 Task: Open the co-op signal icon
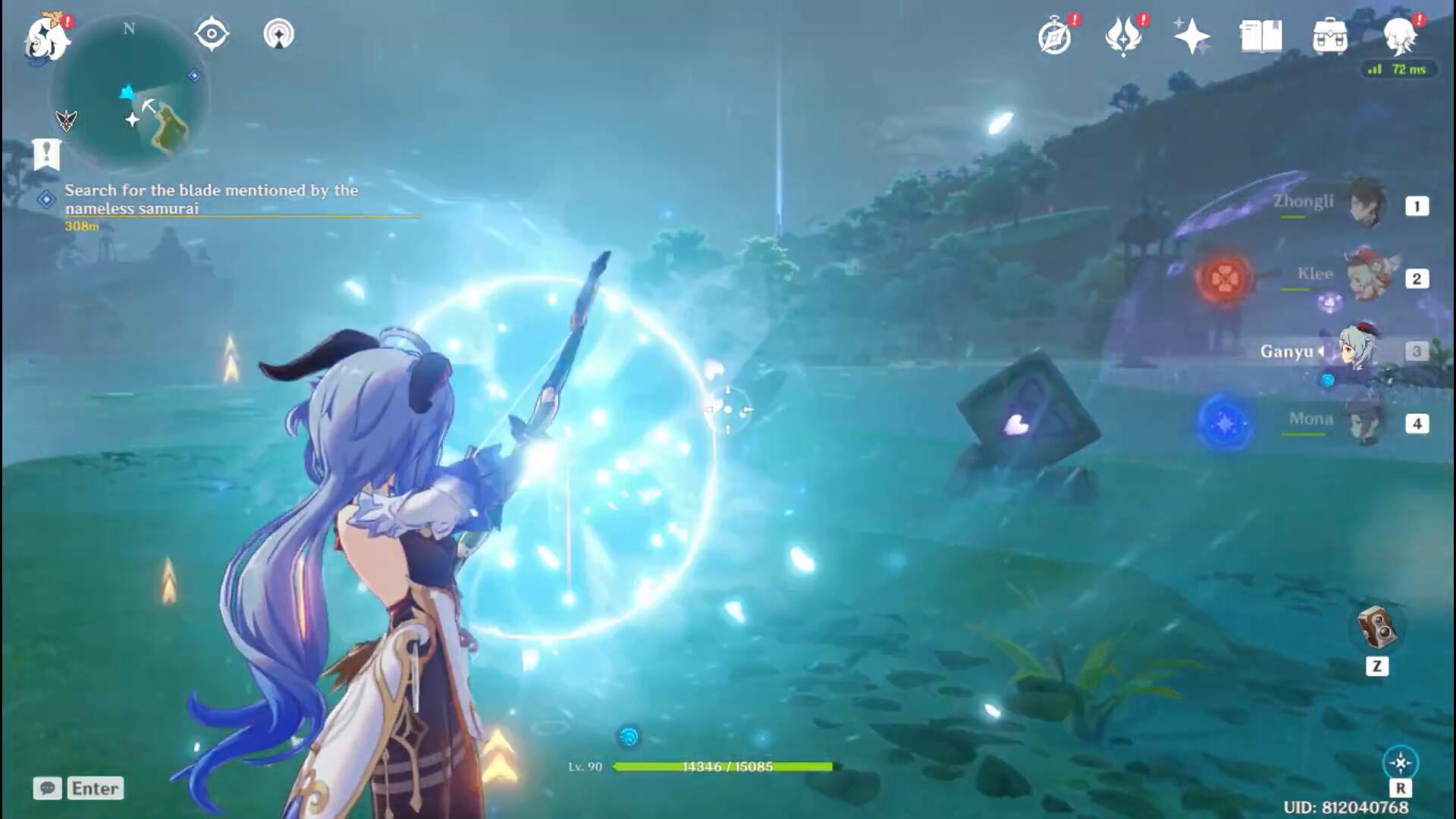[278, 34]
